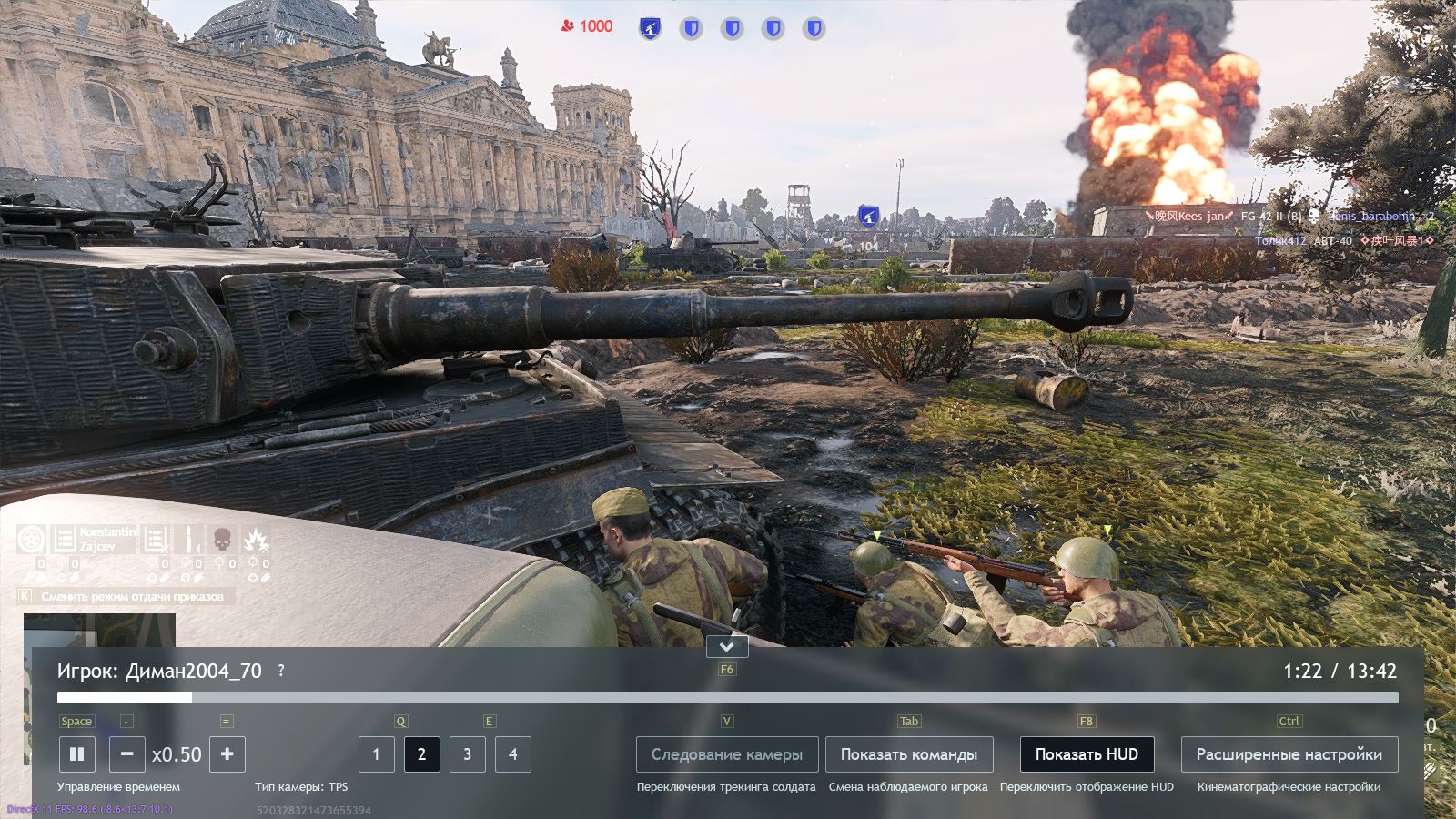This screenshot has width=1456, height=819.
Task: Switch to camera type 3
Action: click(x=468, y=754)
